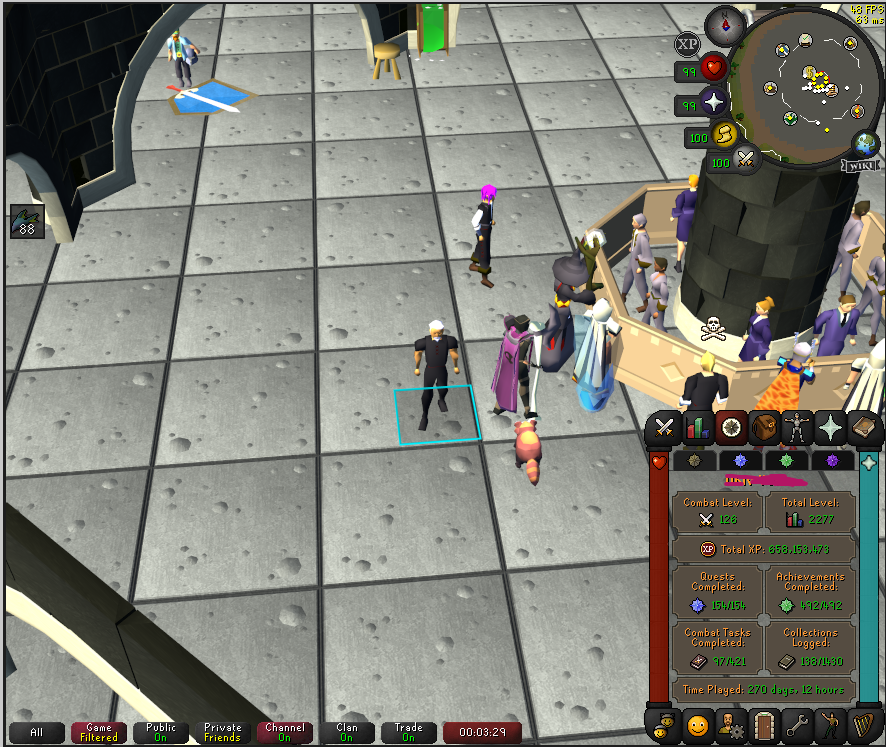Open the Combat Options tab

(663, 427)
